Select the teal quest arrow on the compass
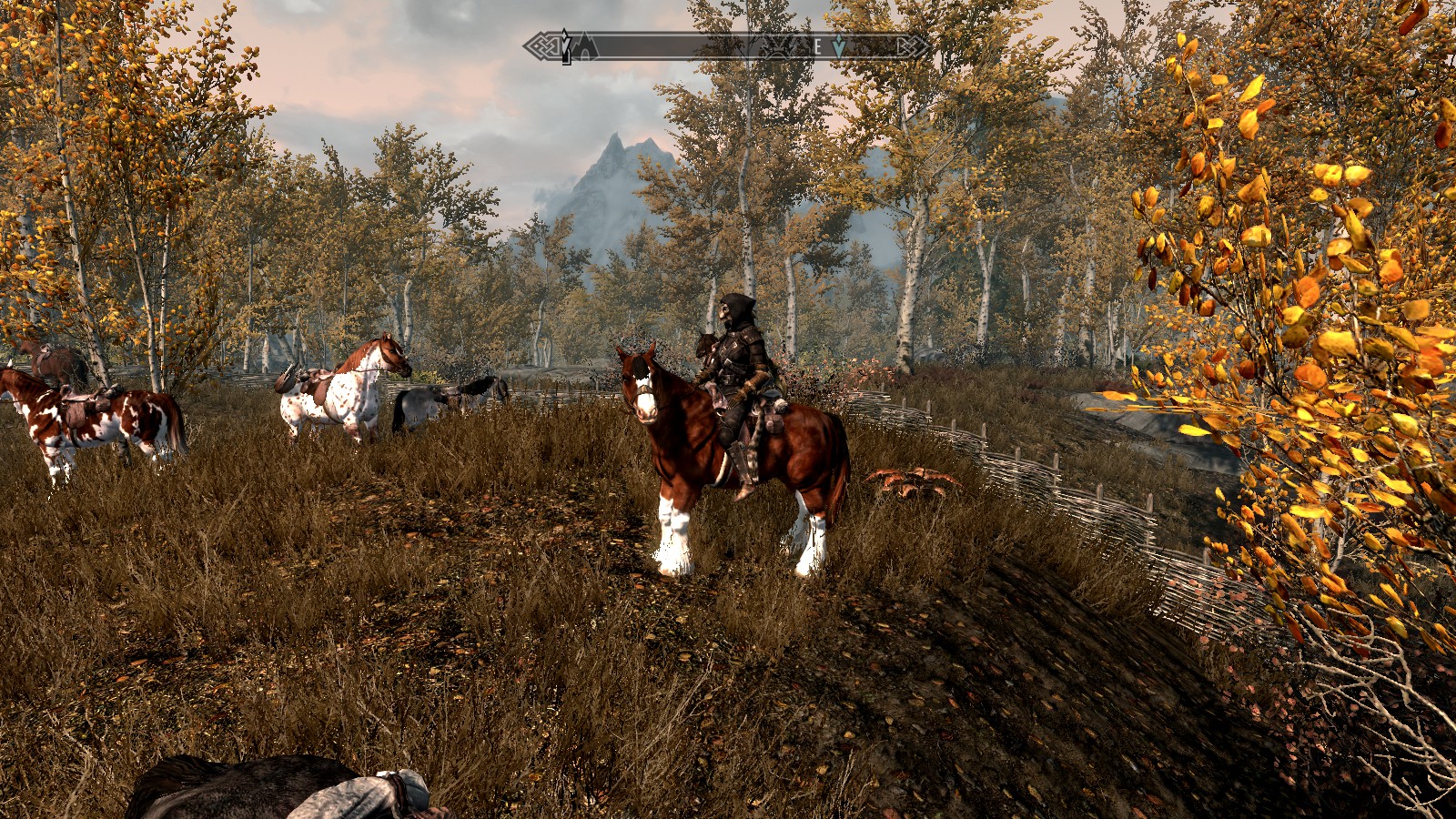Image resolution: width=1456 pixels, height=819 pixels. pos(838,46)
